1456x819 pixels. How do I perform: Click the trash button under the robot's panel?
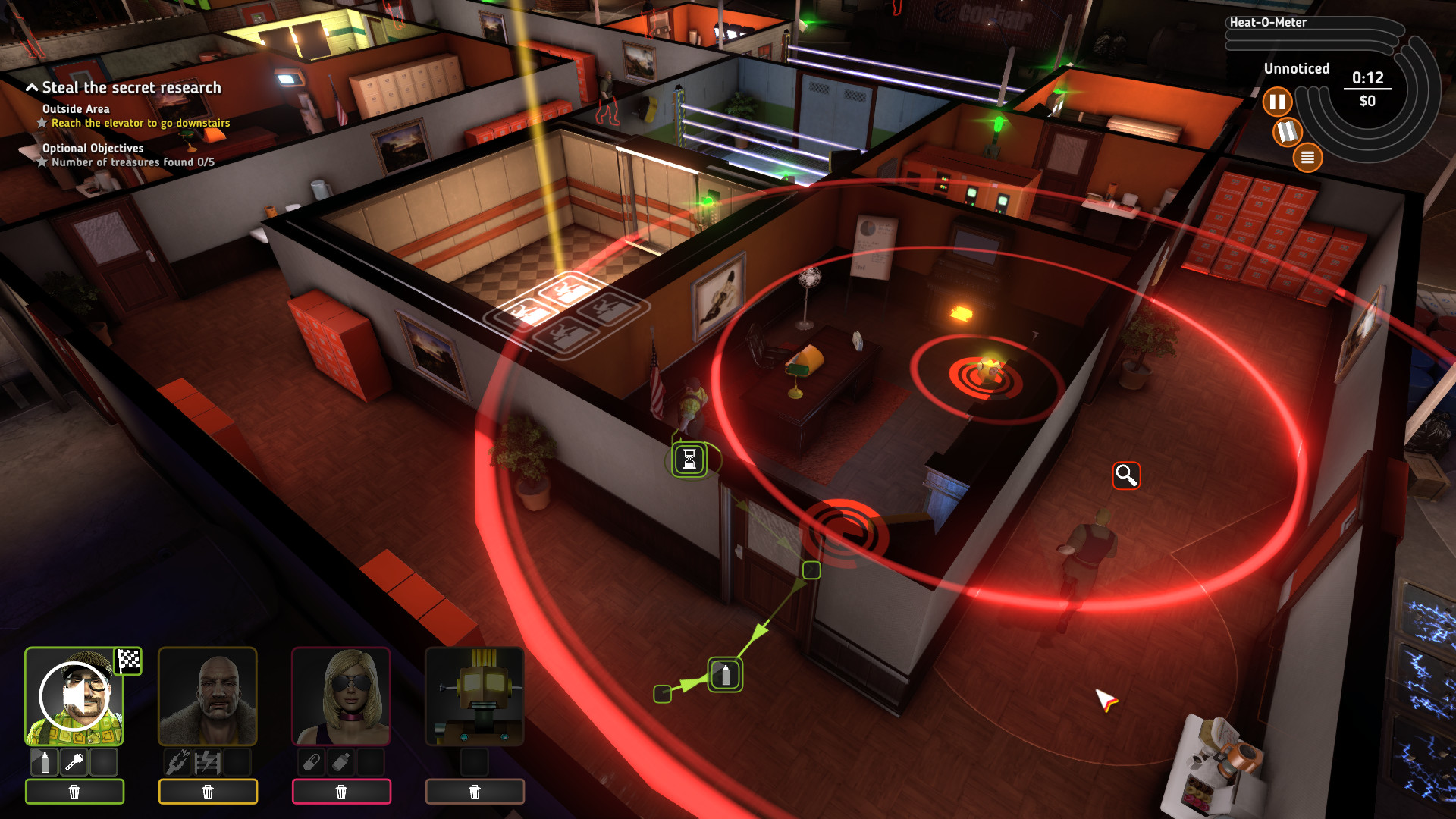475,791
